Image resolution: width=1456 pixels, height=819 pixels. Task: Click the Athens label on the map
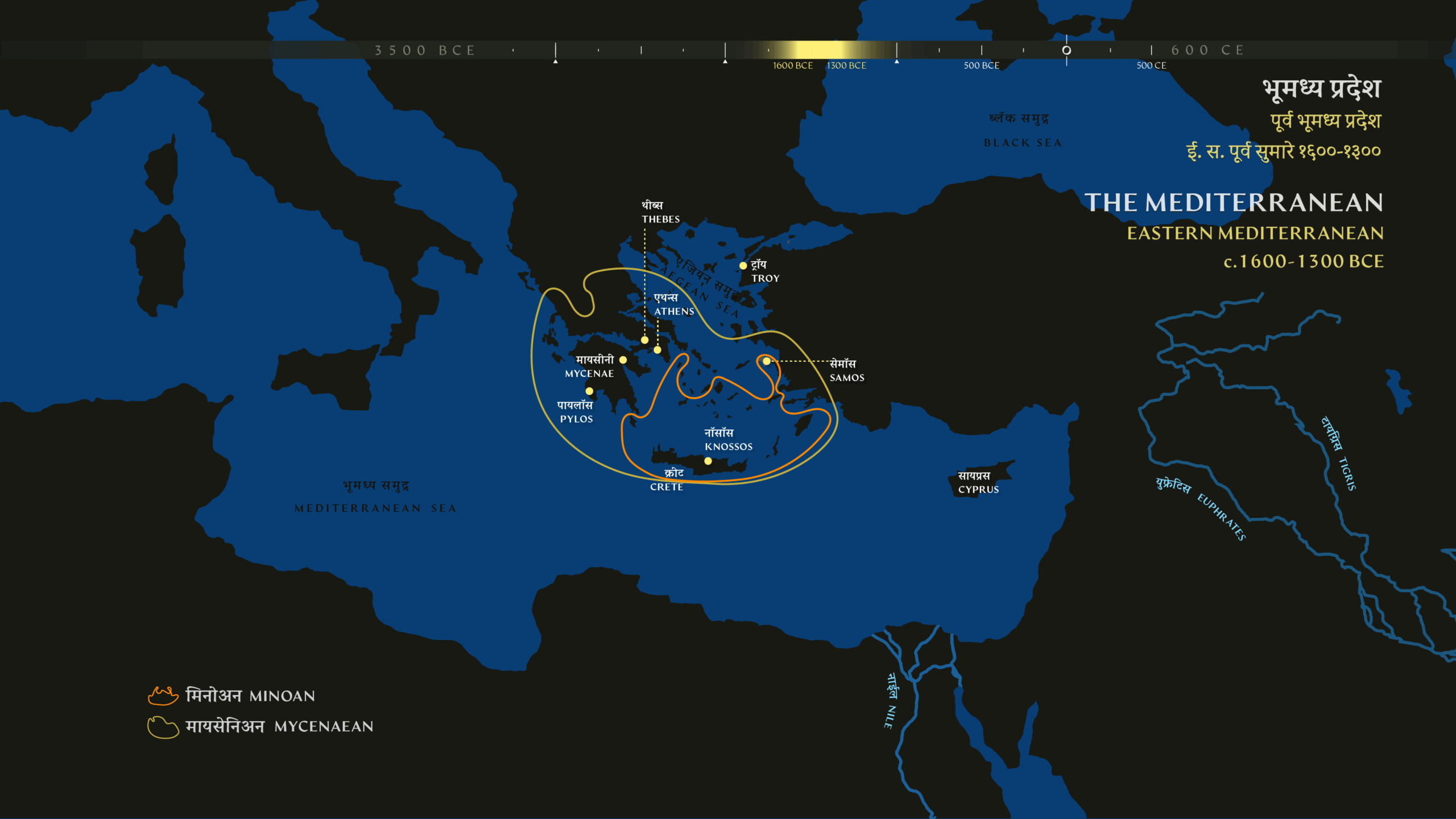click(673, 304)
